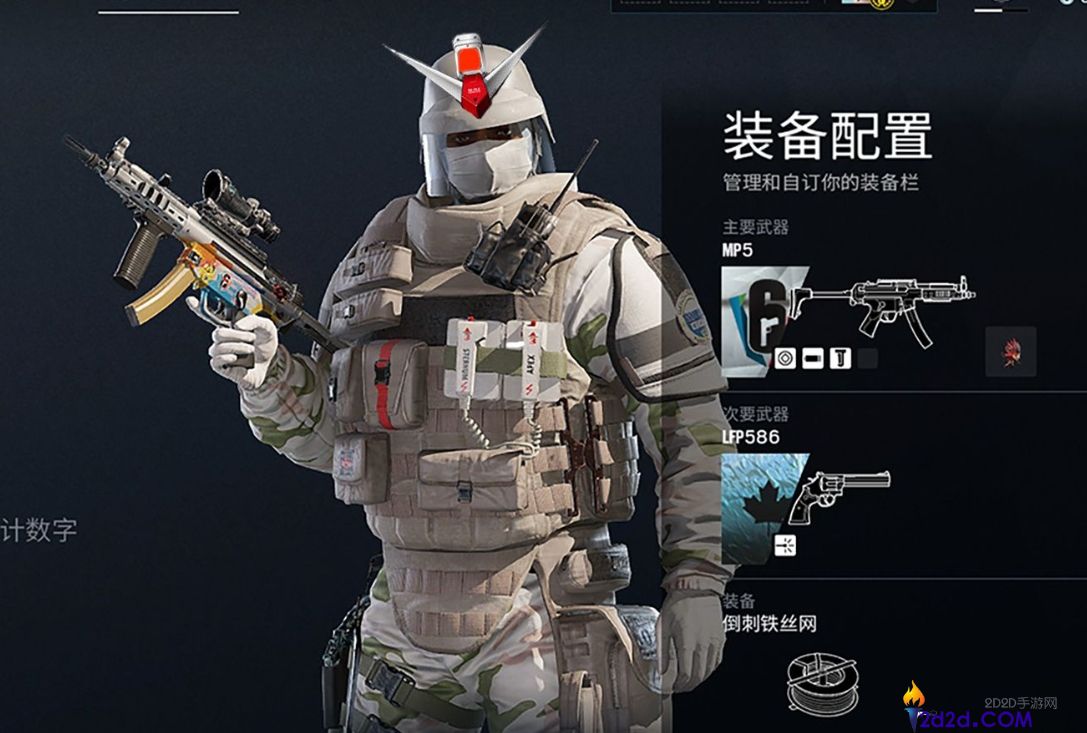Viewport: 1087px width, 733px height.
Task: Select the LFP586 revolver secondary weapon
Action: click(838, 497)
